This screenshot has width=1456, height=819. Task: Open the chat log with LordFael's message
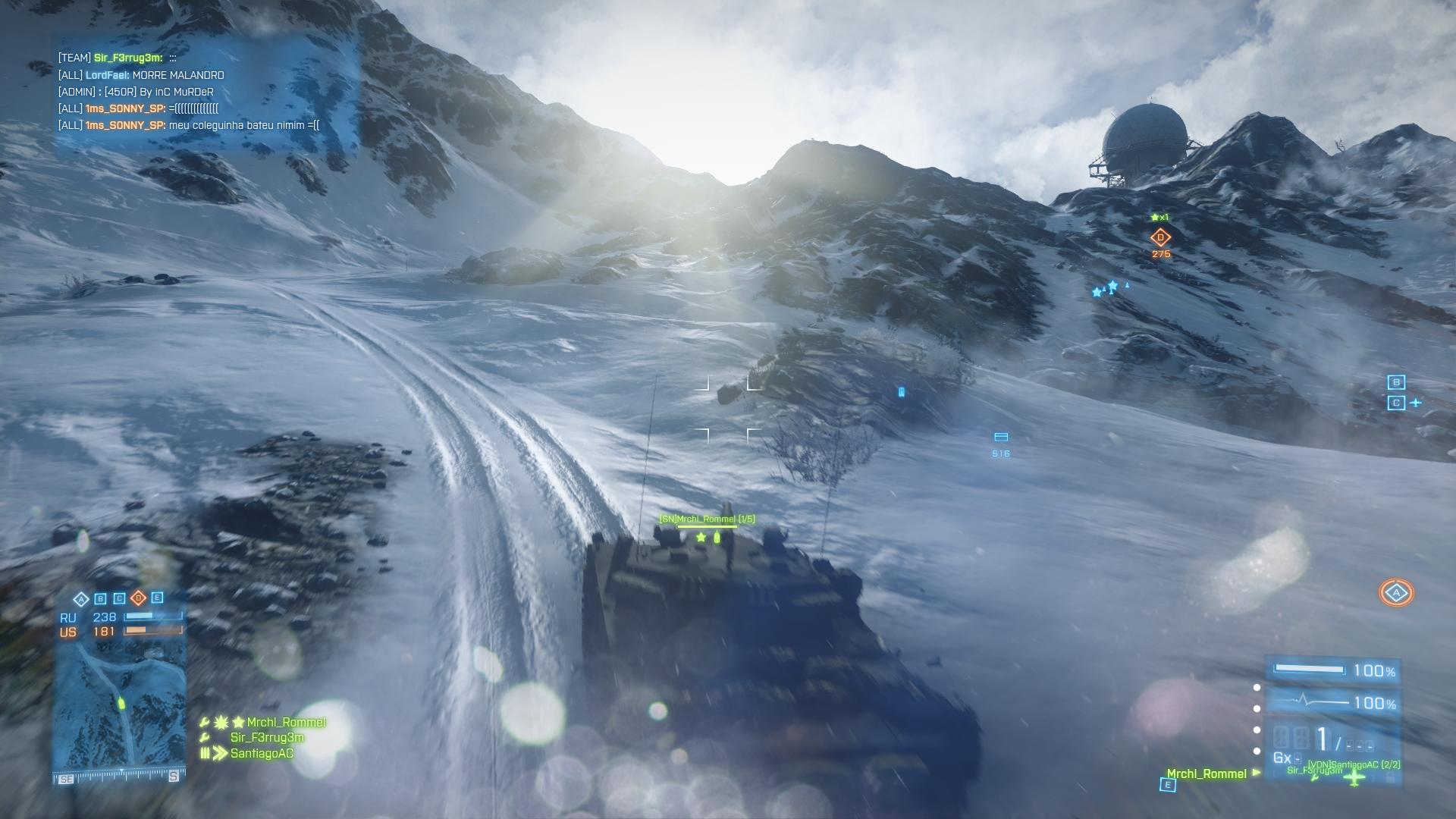(x=141, y=75)
